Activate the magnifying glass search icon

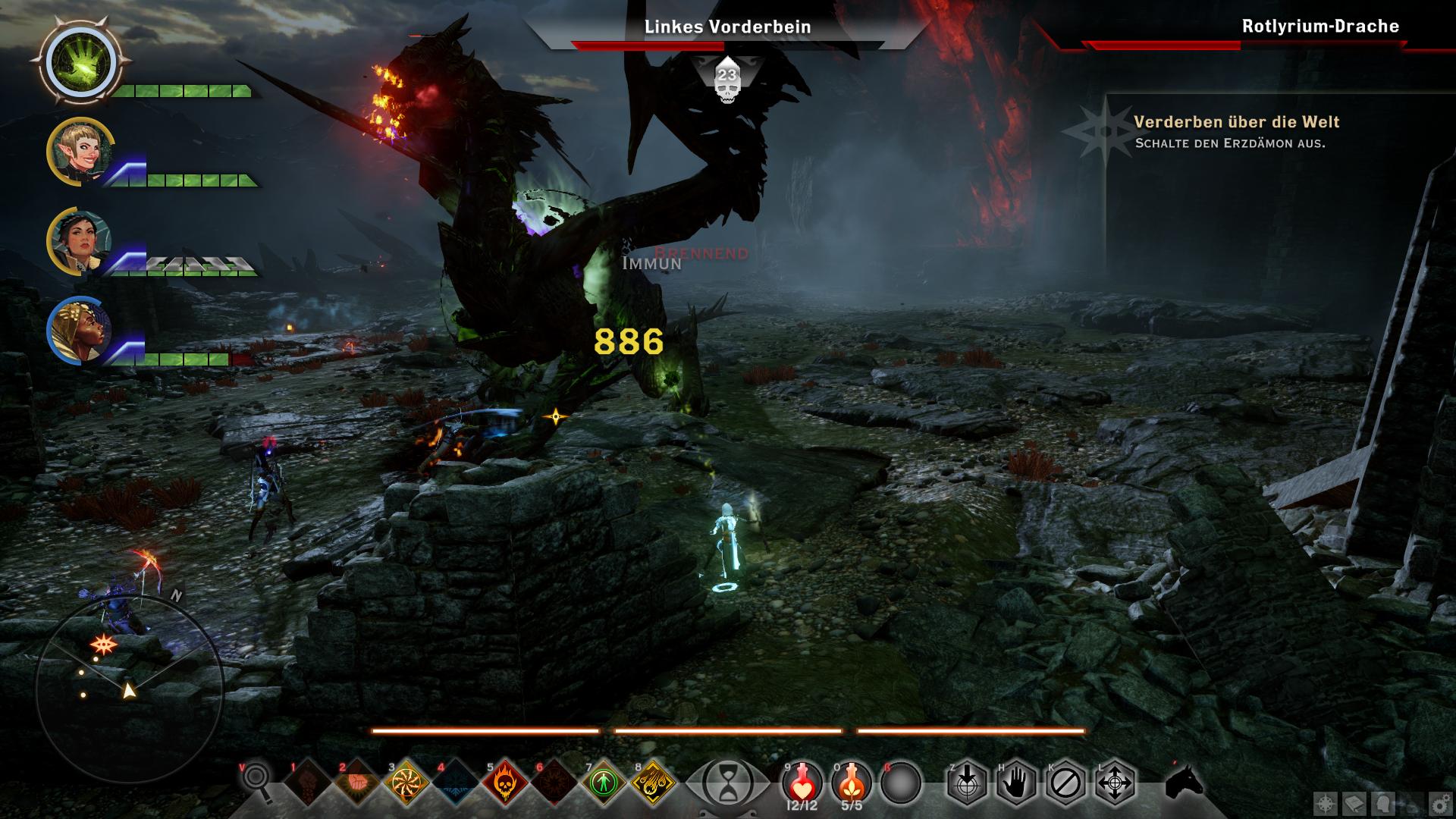click(257, 782)
